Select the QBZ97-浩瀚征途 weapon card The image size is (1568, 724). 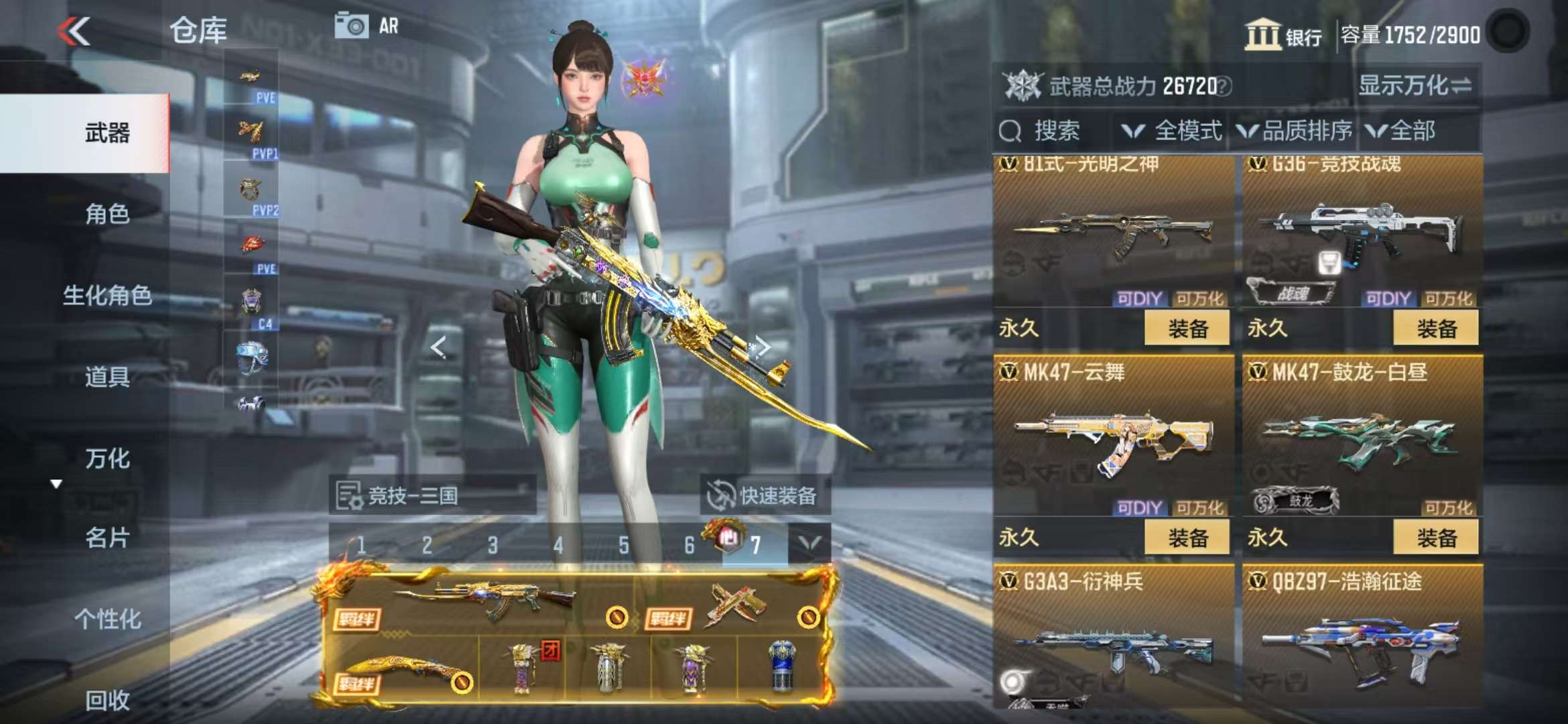point(1362,637)
